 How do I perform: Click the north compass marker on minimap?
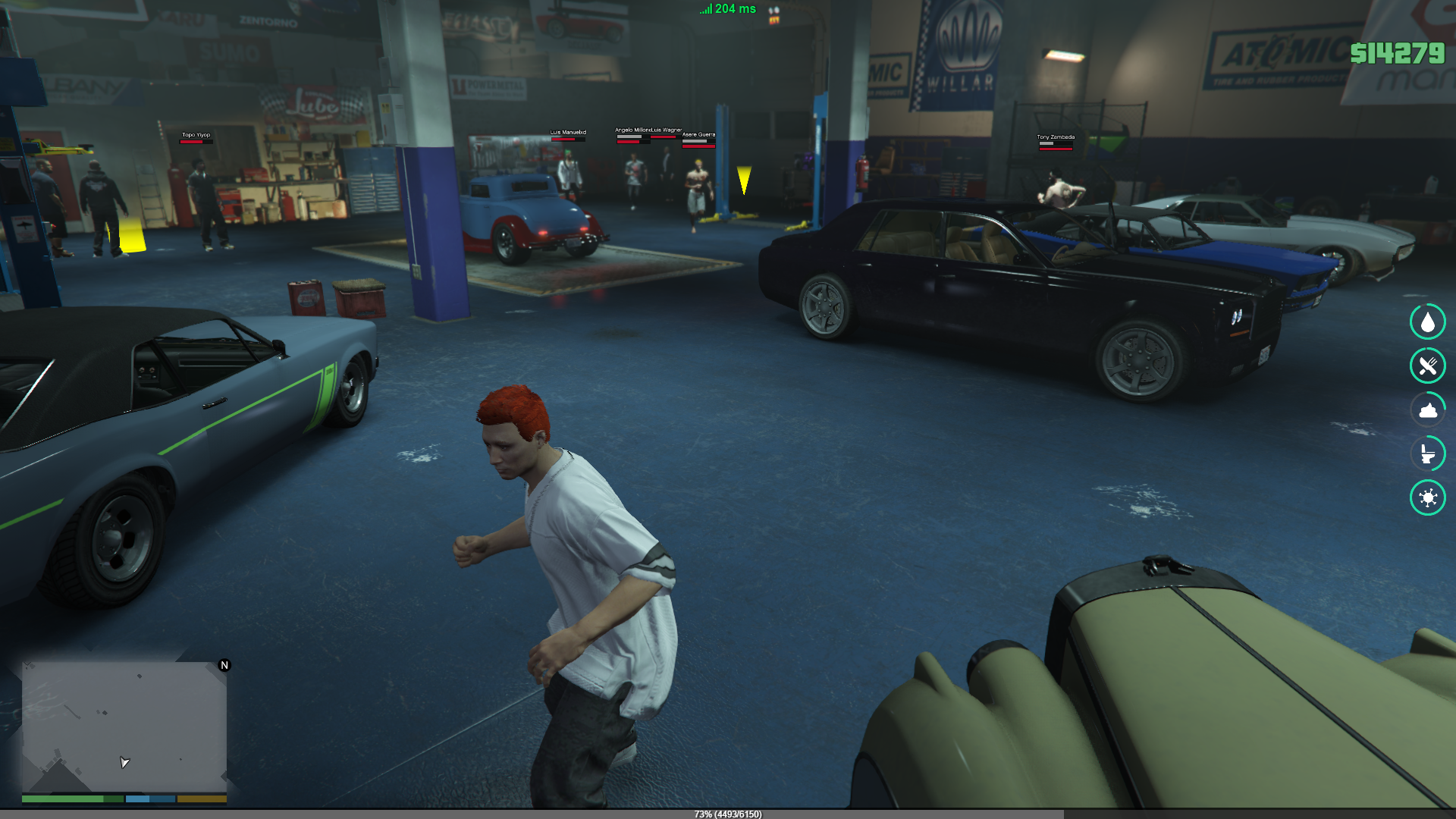pos(224,665)
